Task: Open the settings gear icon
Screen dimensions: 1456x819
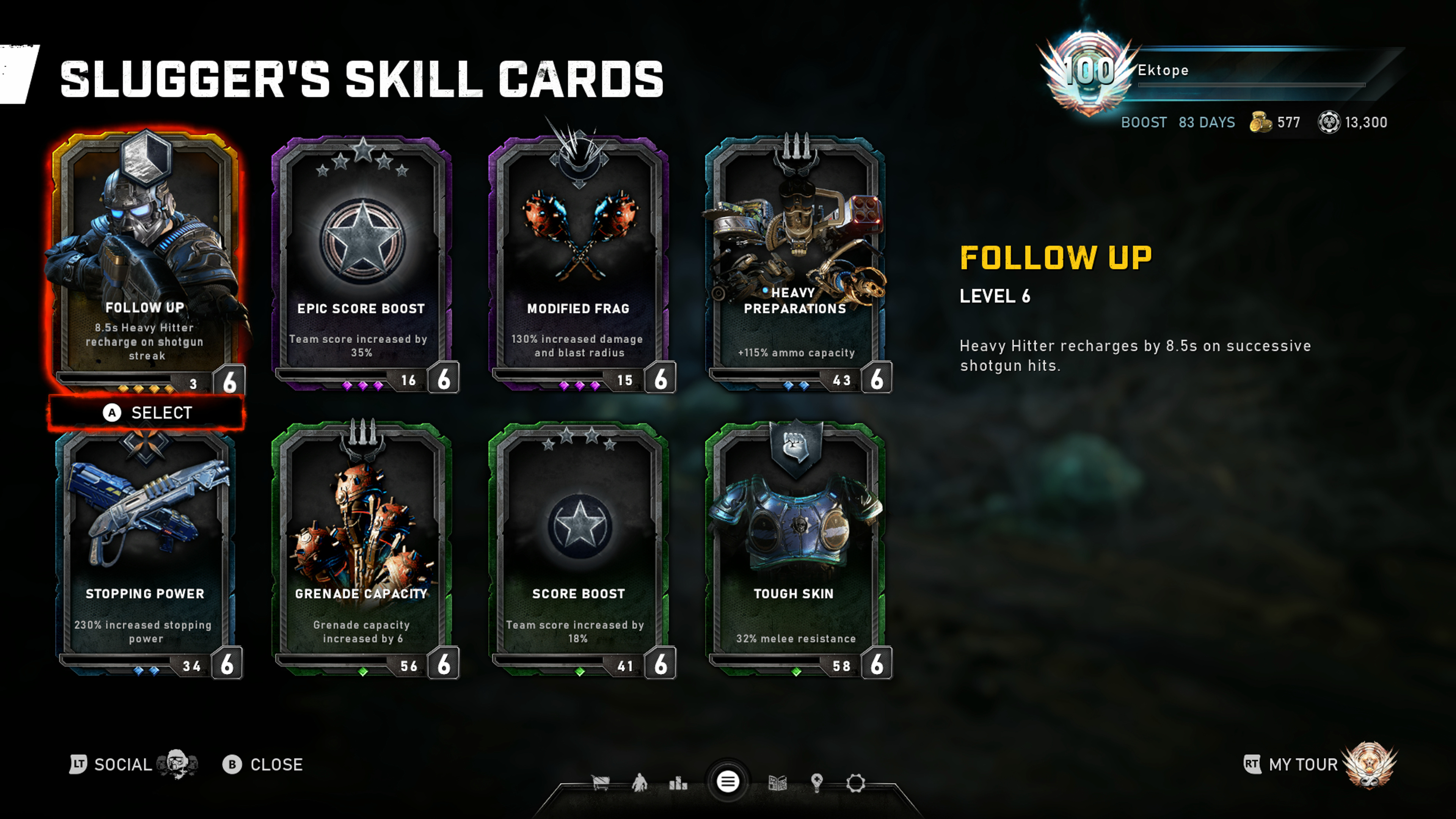Action: 856,783
